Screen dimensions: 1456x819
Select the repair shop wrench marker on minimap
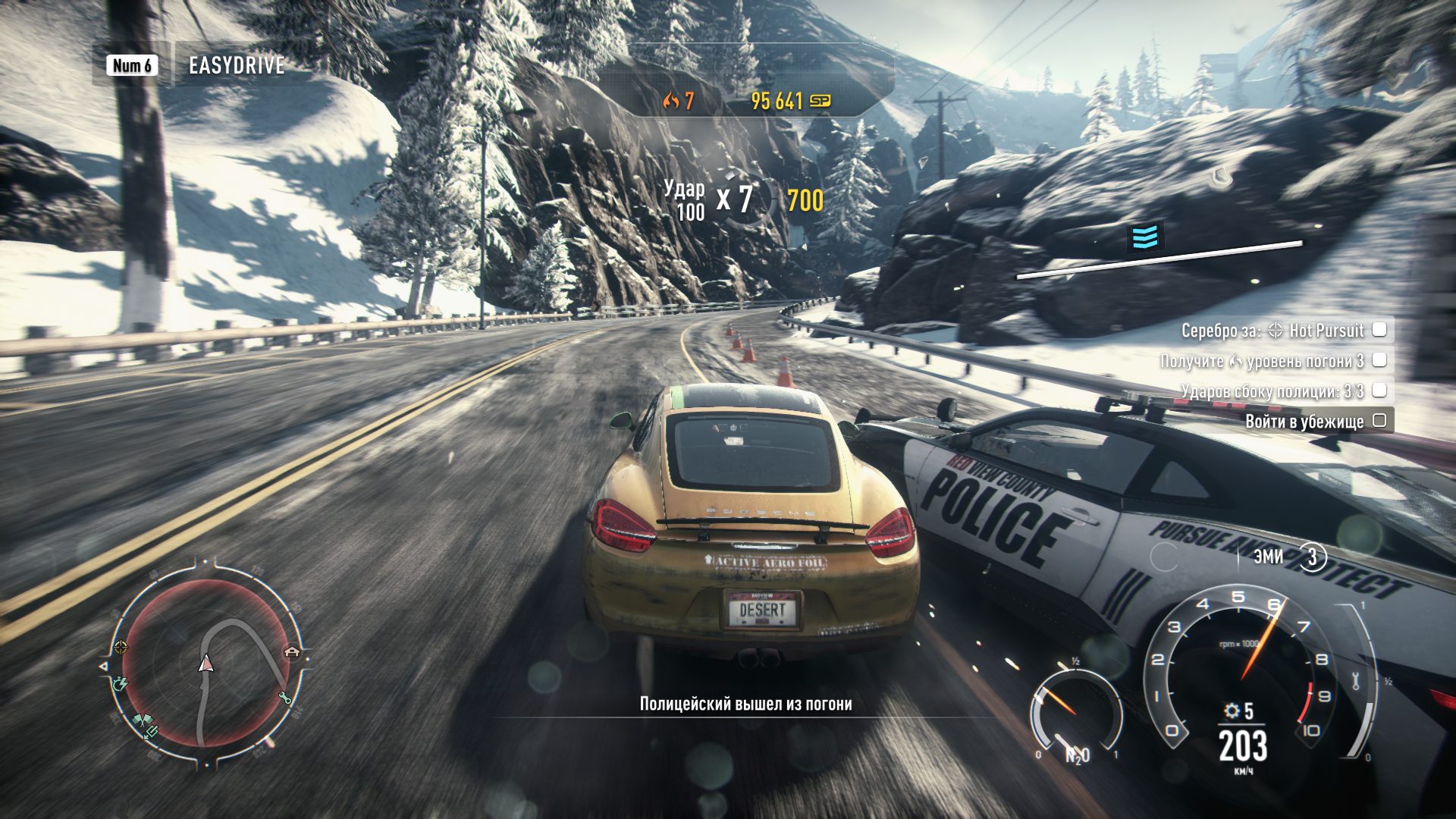tap(285, 698)
